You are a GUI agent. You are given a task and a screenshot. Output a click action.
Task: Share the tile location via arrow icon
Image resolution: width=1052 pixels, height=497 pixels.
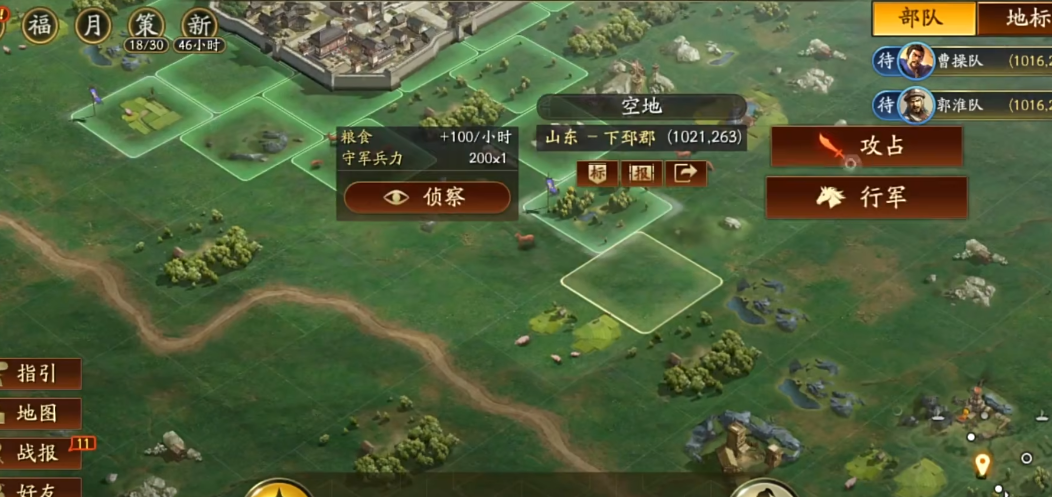tap(686, 173)
